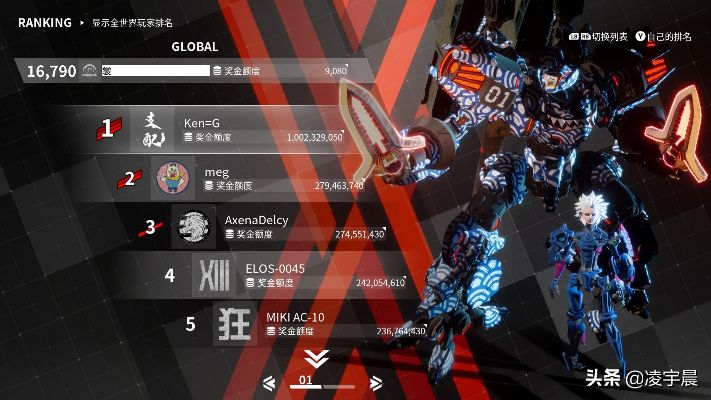The width and height of the screenshot is (711, 400).
Task: Select Ken=G's first place ranking row
Action: click(240, 130)
